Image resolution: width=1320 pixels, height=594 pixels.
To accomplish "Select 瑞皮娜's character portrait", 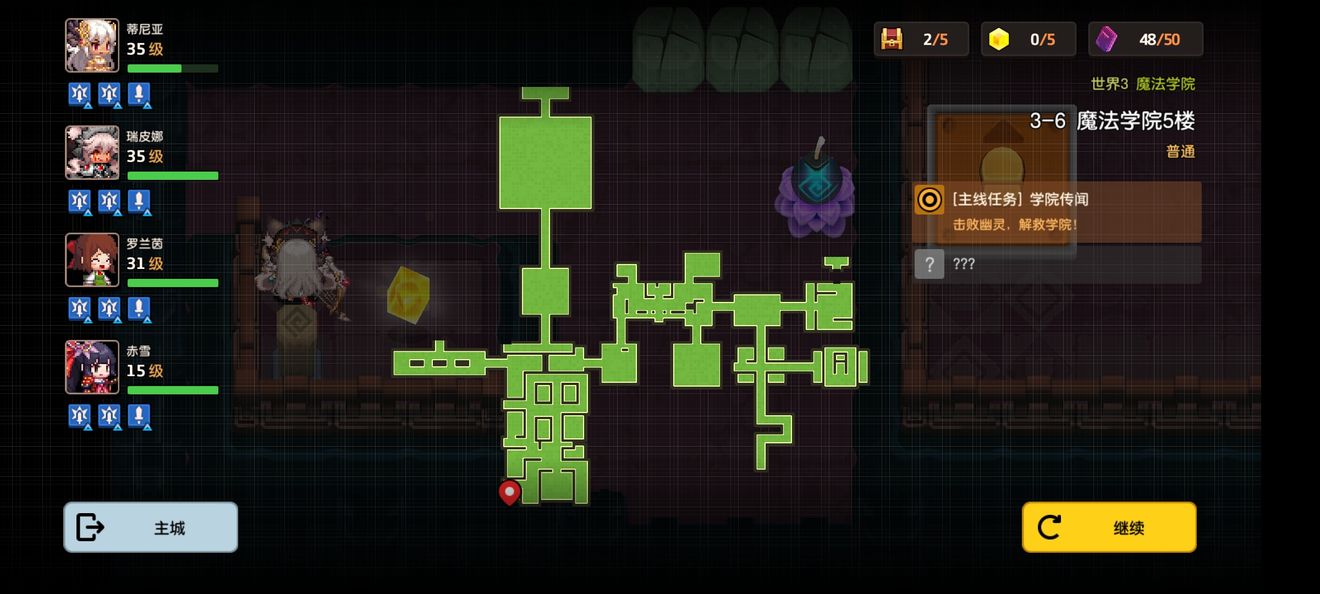I will (x=92, y=153).
